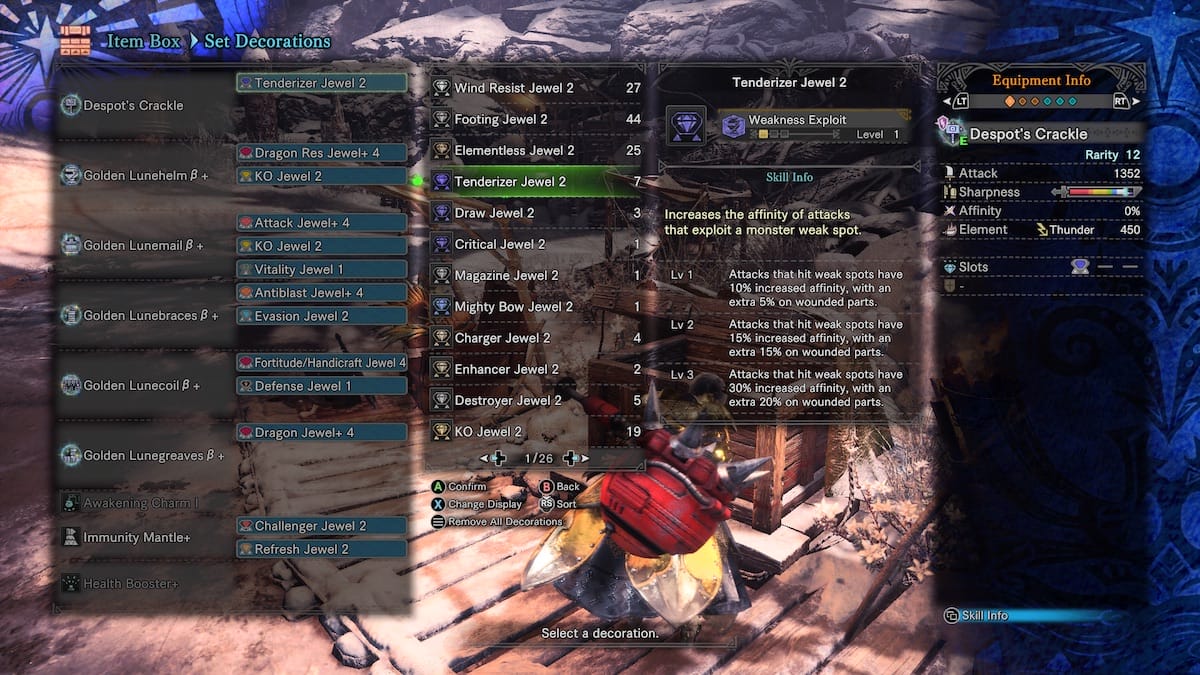The width and height of the screenshot is (1200, 675).
Task: Select the Refresh Jewel 2 slot
Action: (322, 548)
